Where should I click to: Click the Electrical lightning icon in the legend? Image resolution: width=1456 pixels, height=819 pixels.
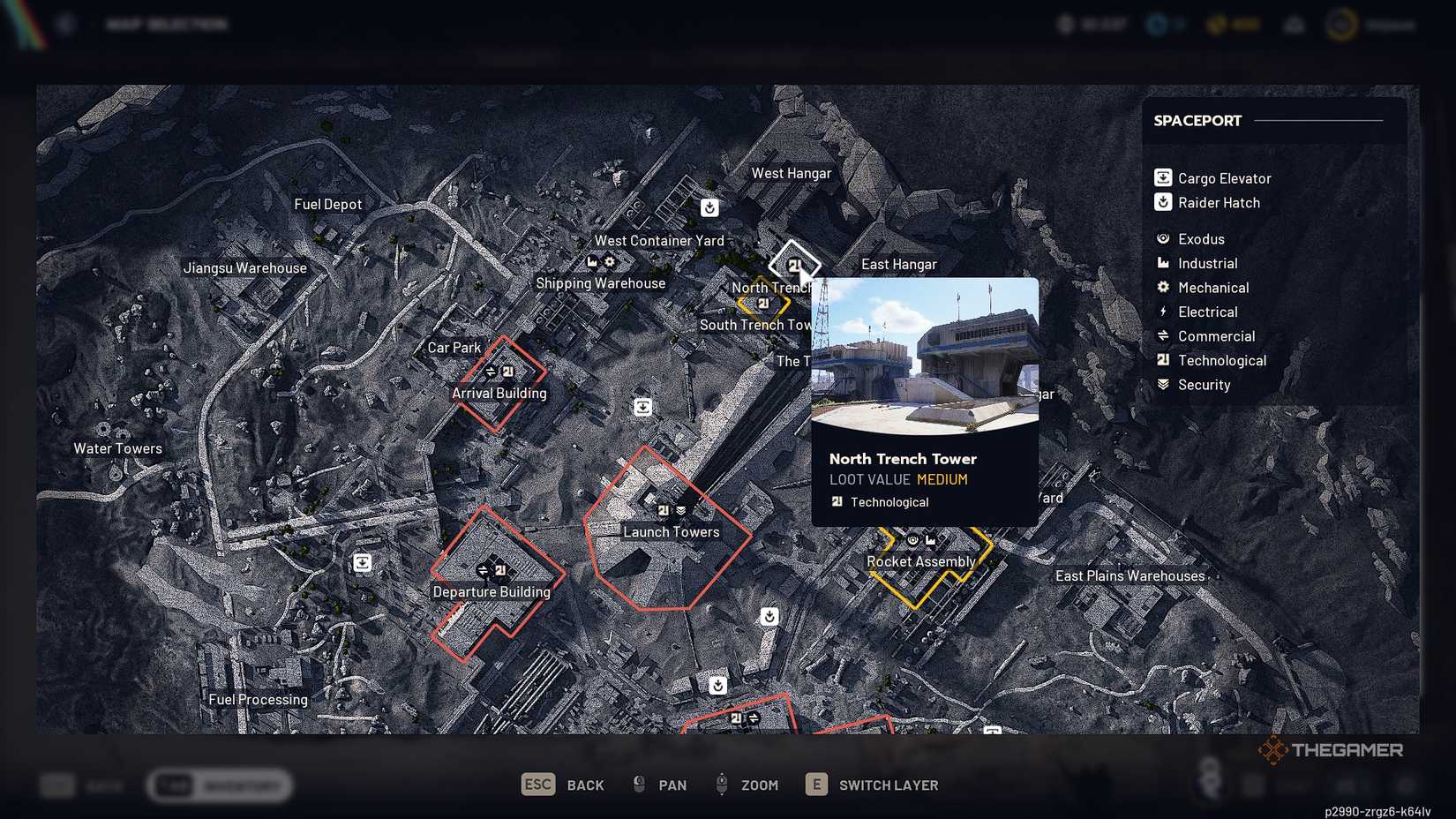tap(1163, 312)
